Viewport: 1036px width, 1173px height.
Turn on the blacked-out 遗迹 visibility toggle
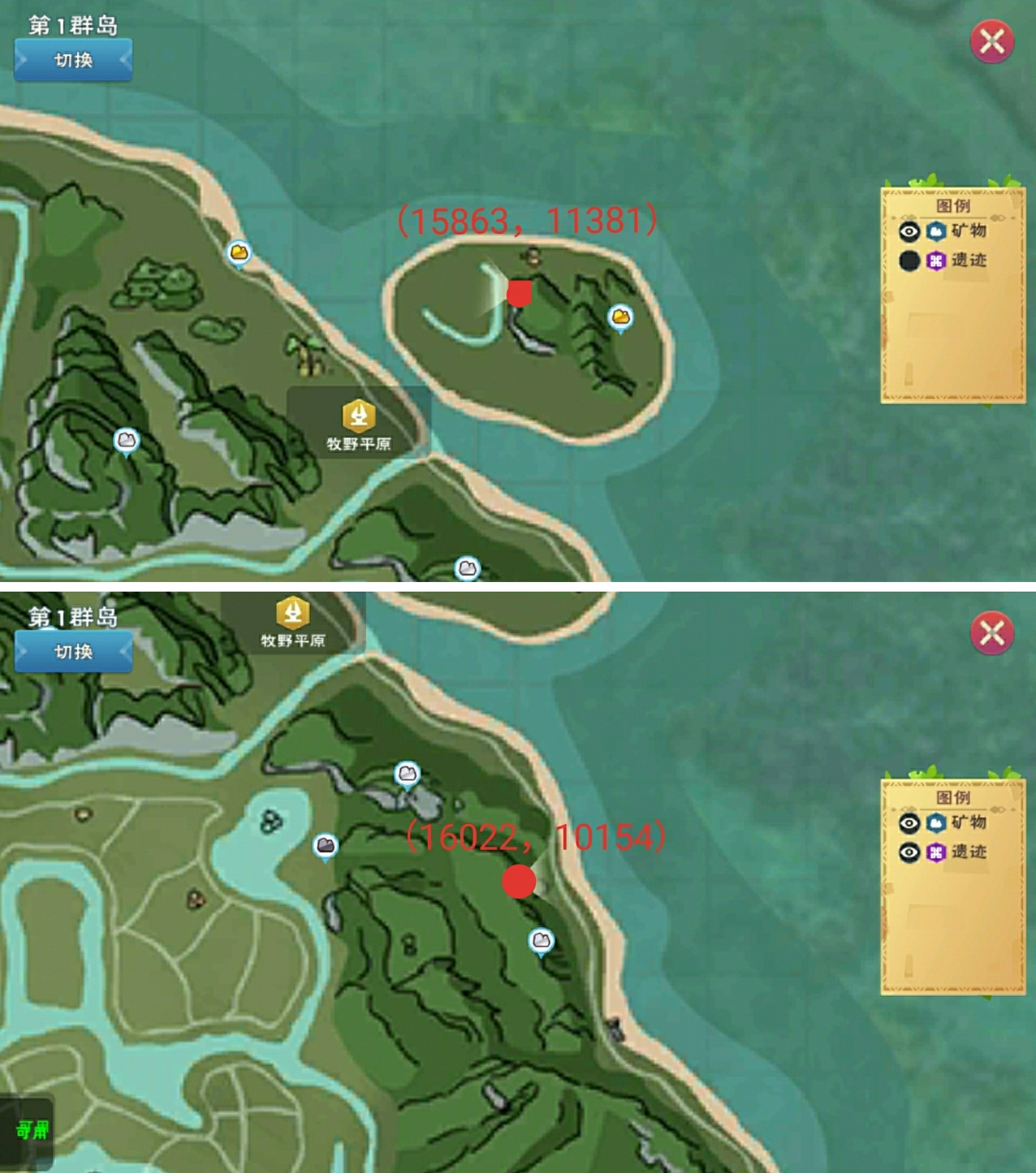pos(909,261)
